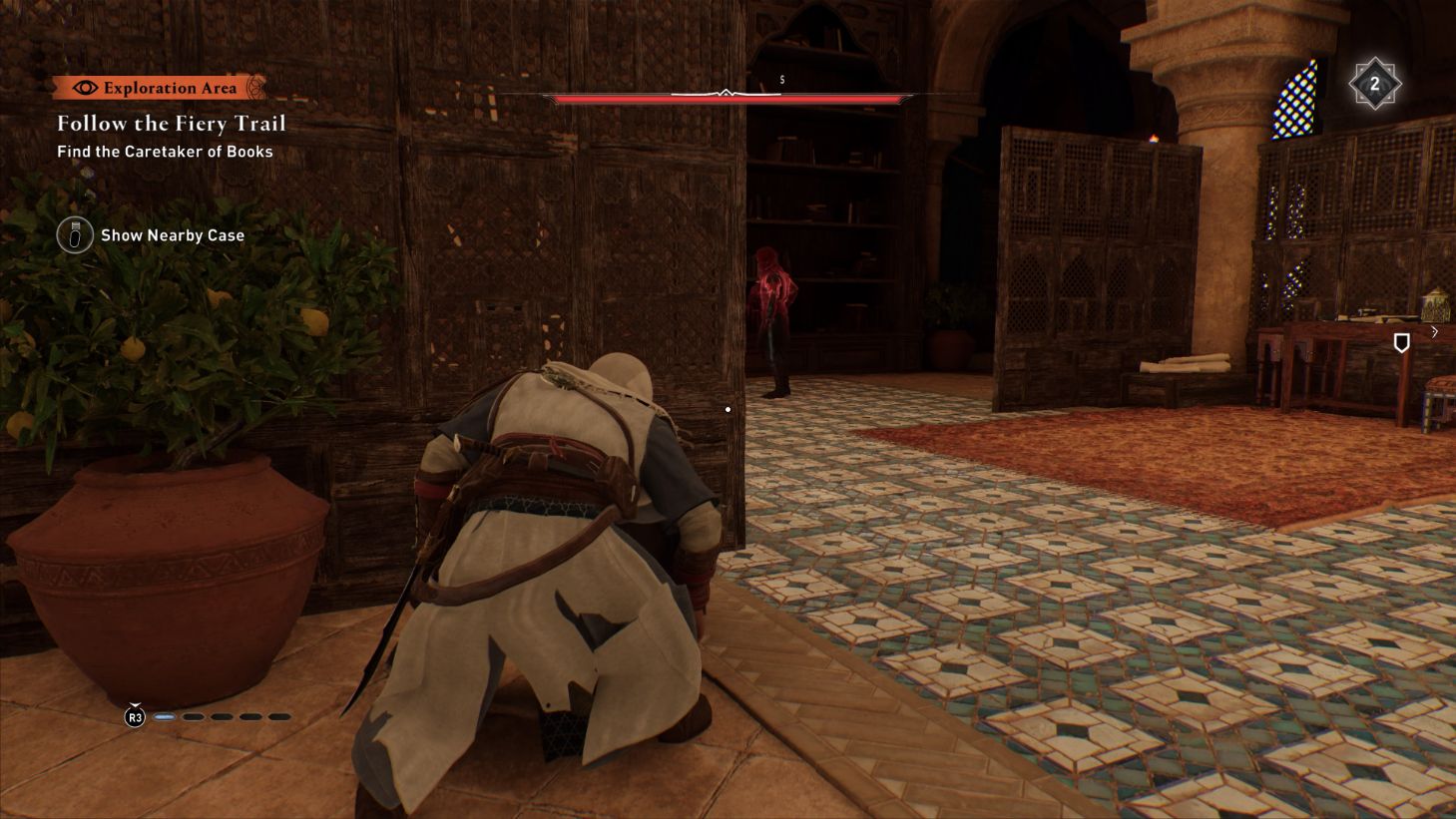Click the eye icon on the Exploration Area banner
The width and height of the screenshot is (1456, 819).
tap(85, 88)
